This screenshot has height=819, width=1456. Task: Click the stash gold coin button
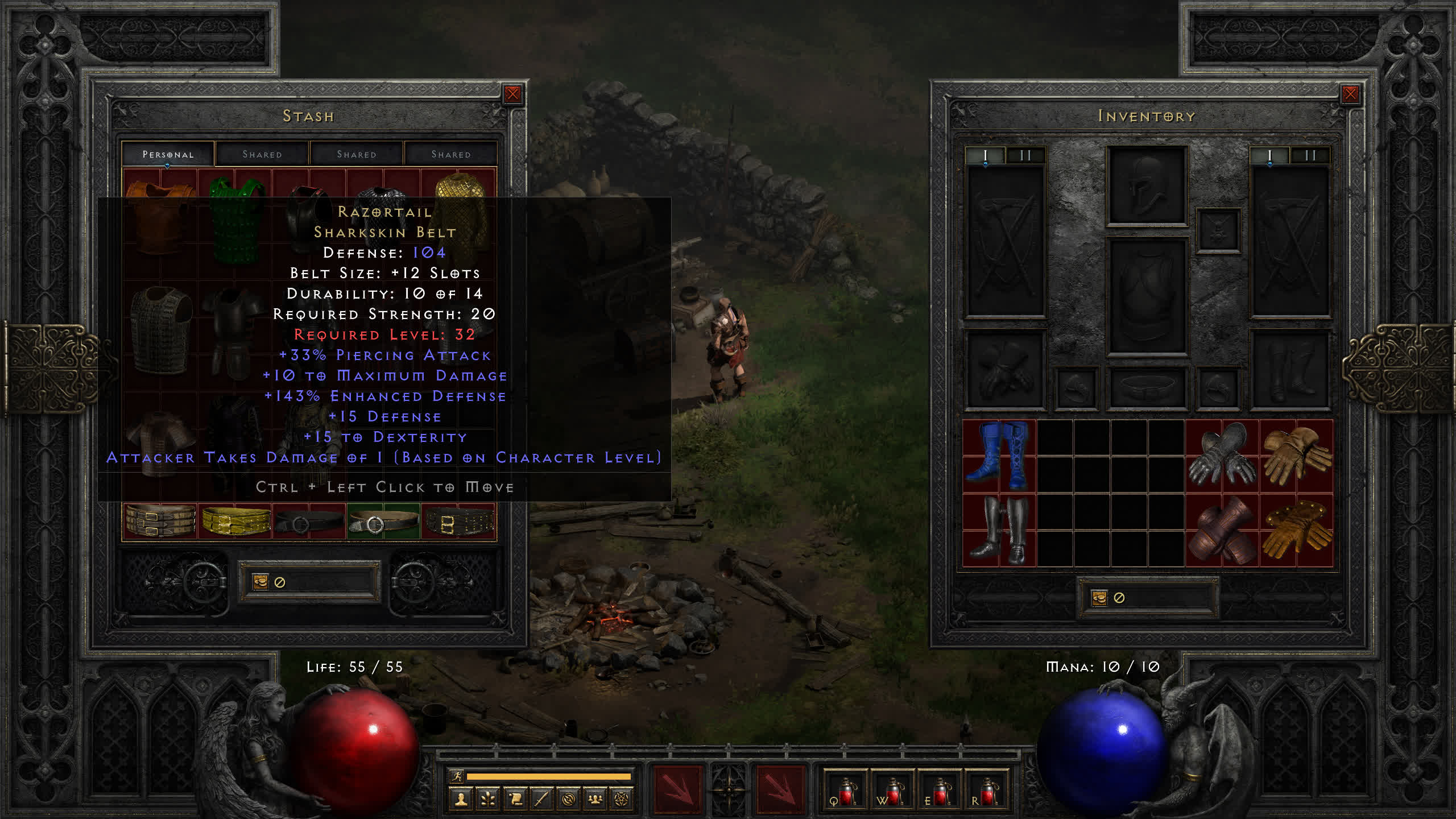pyautogui.click(x=260, y=582)
